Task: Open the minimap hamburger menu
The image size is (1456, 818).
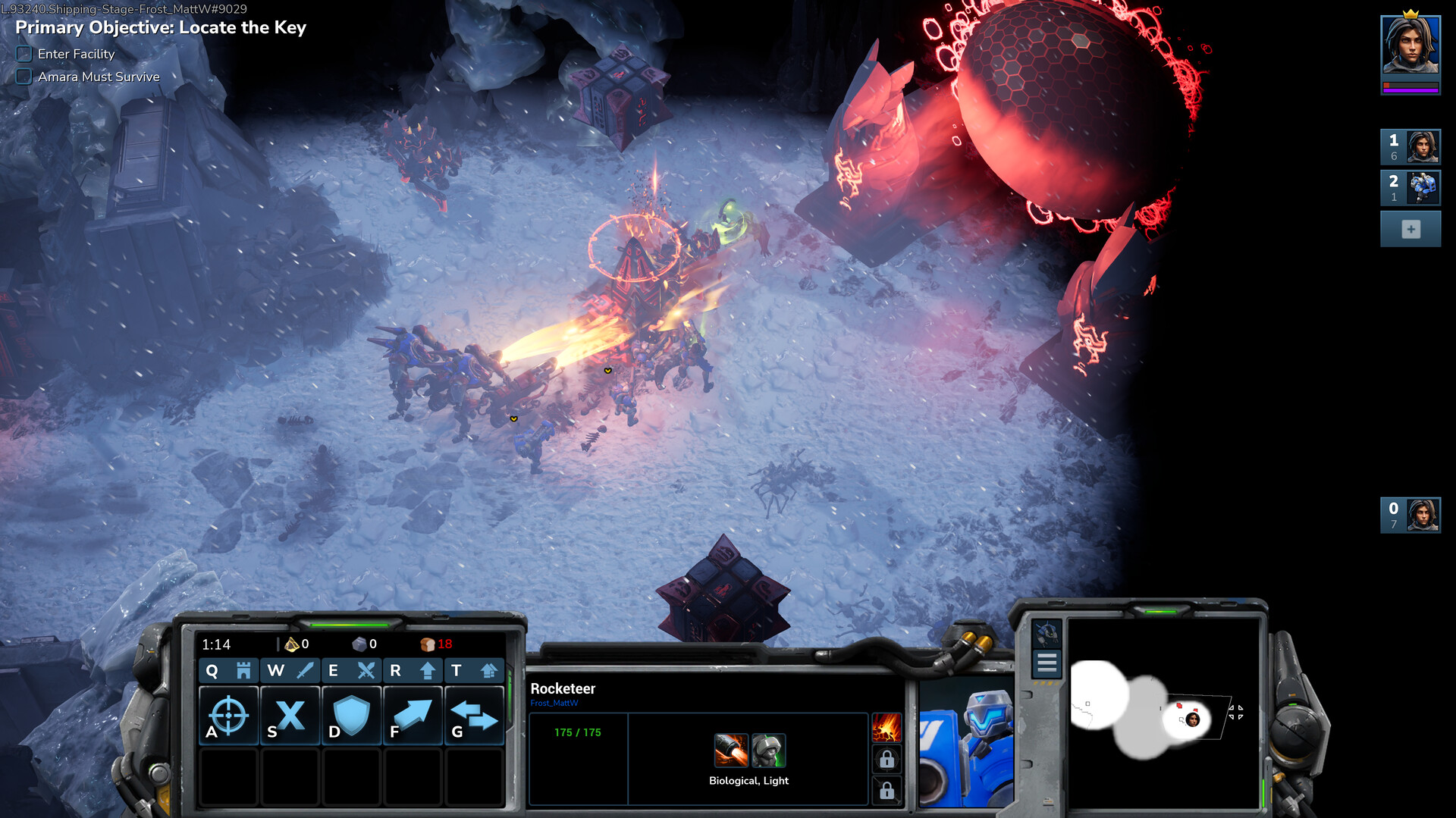Action: [1046, 663]
